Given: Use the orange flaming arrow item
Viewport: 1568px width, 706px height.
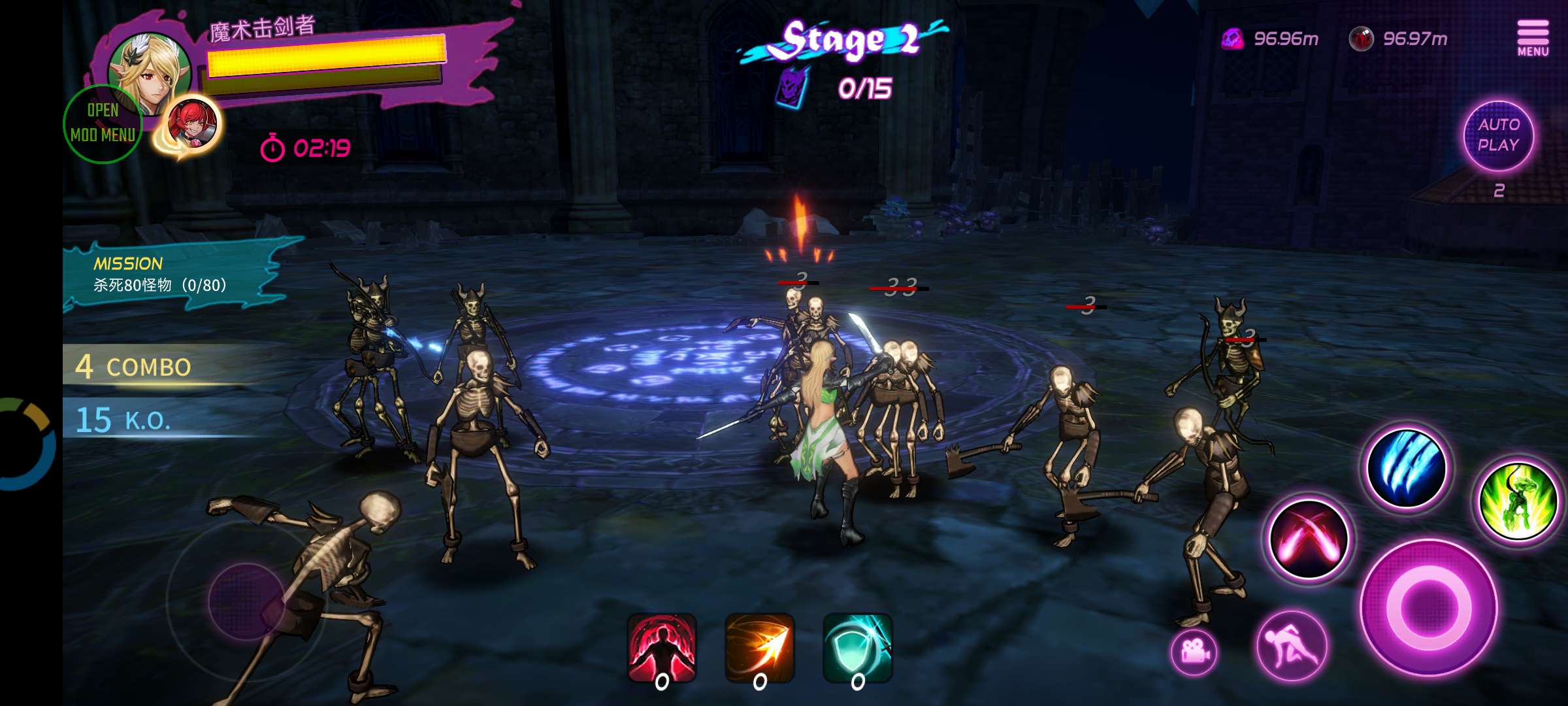Looking at the screenshot, I should point(760,648).
